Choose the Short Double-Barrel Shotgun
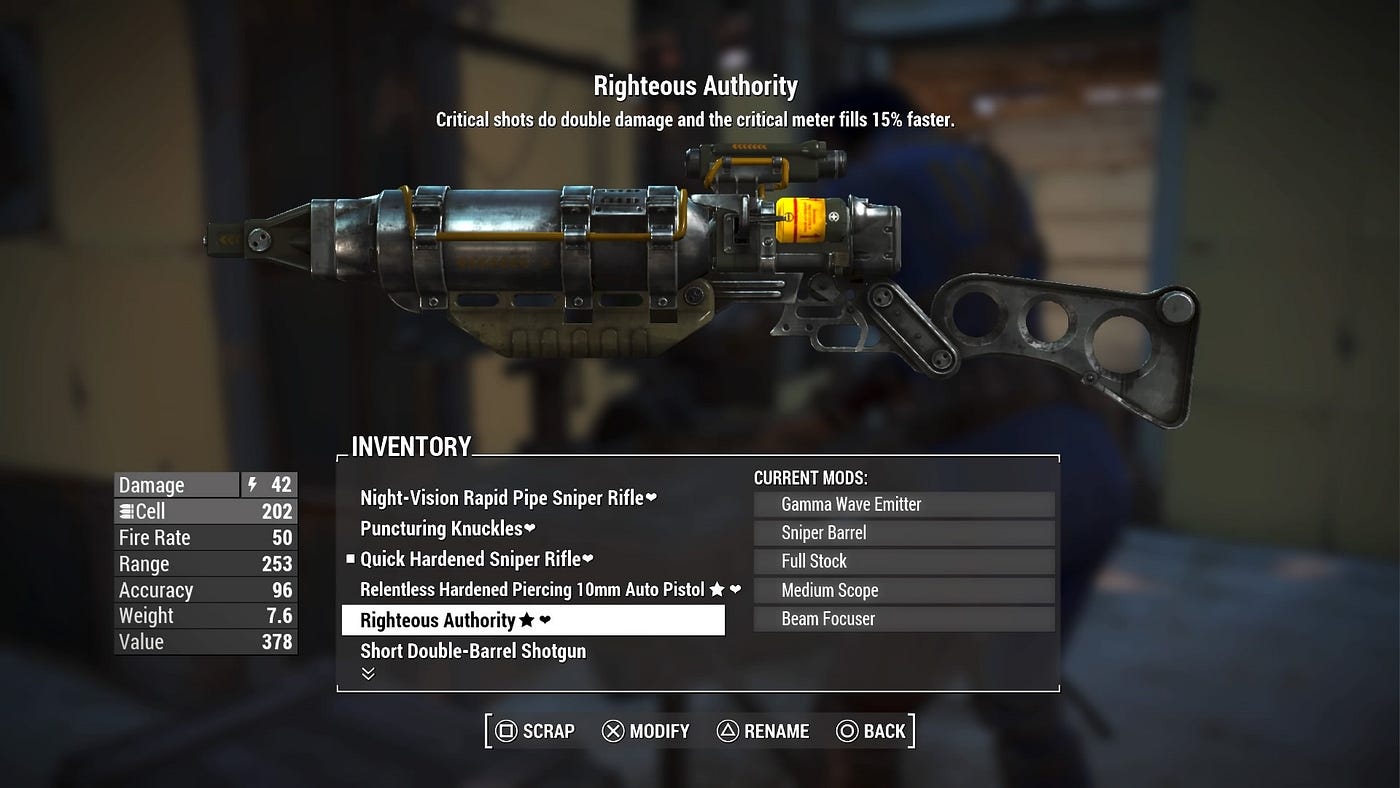Image resolution: width=1400 pixels, height=788 pixels. (x=473, y=651)
